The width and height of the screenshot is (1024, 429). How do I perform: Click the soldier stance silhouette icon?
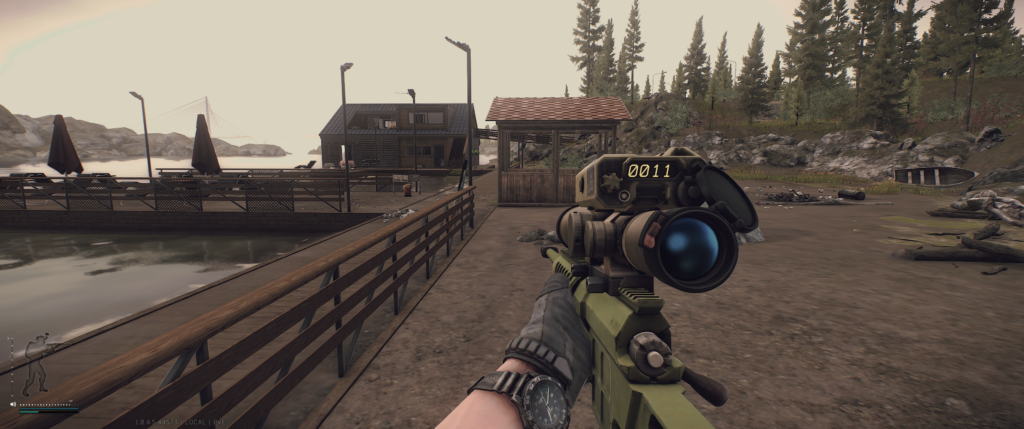(x=38, y=365)
